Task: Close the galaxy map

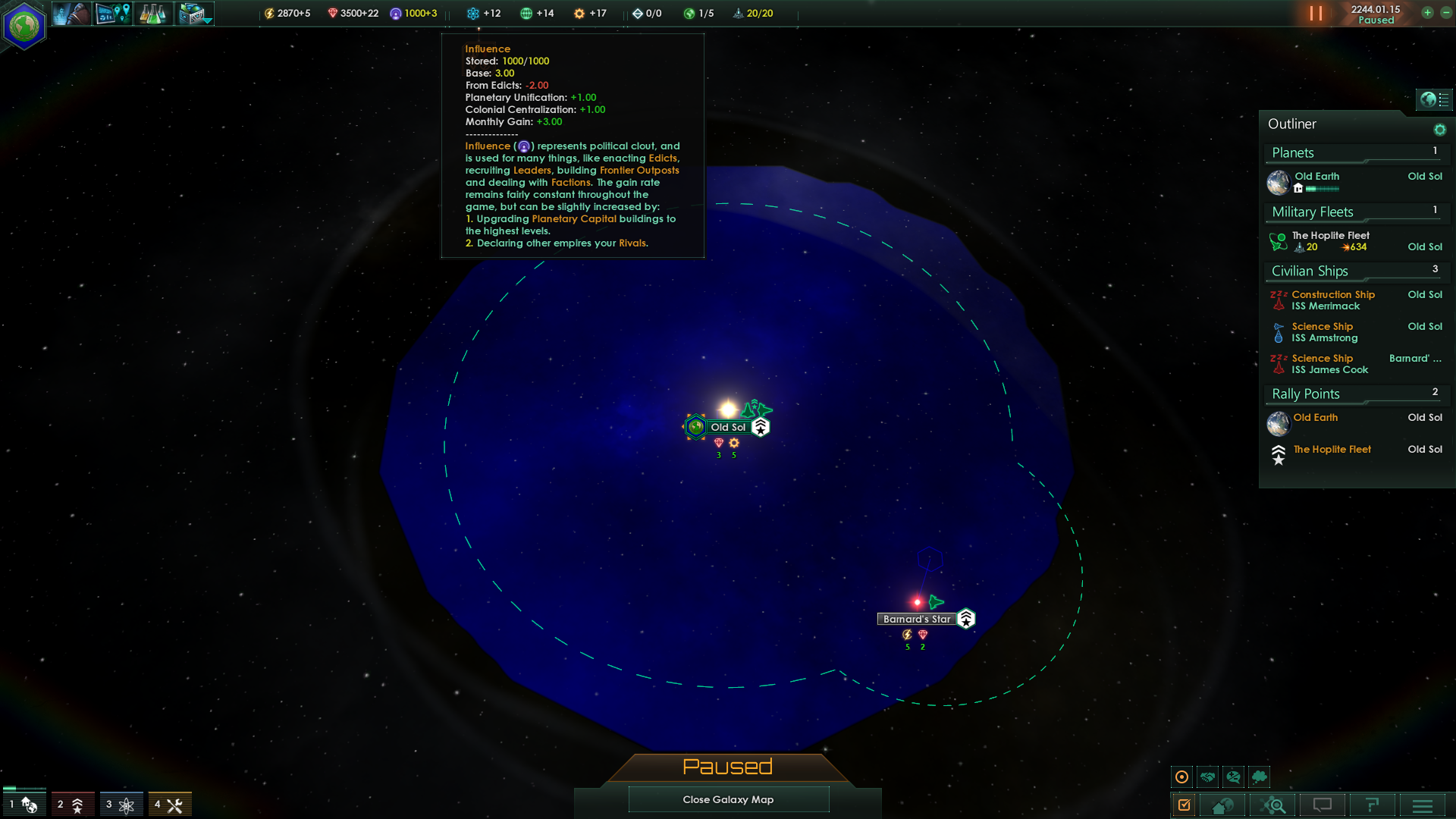Action: (728, 799)
